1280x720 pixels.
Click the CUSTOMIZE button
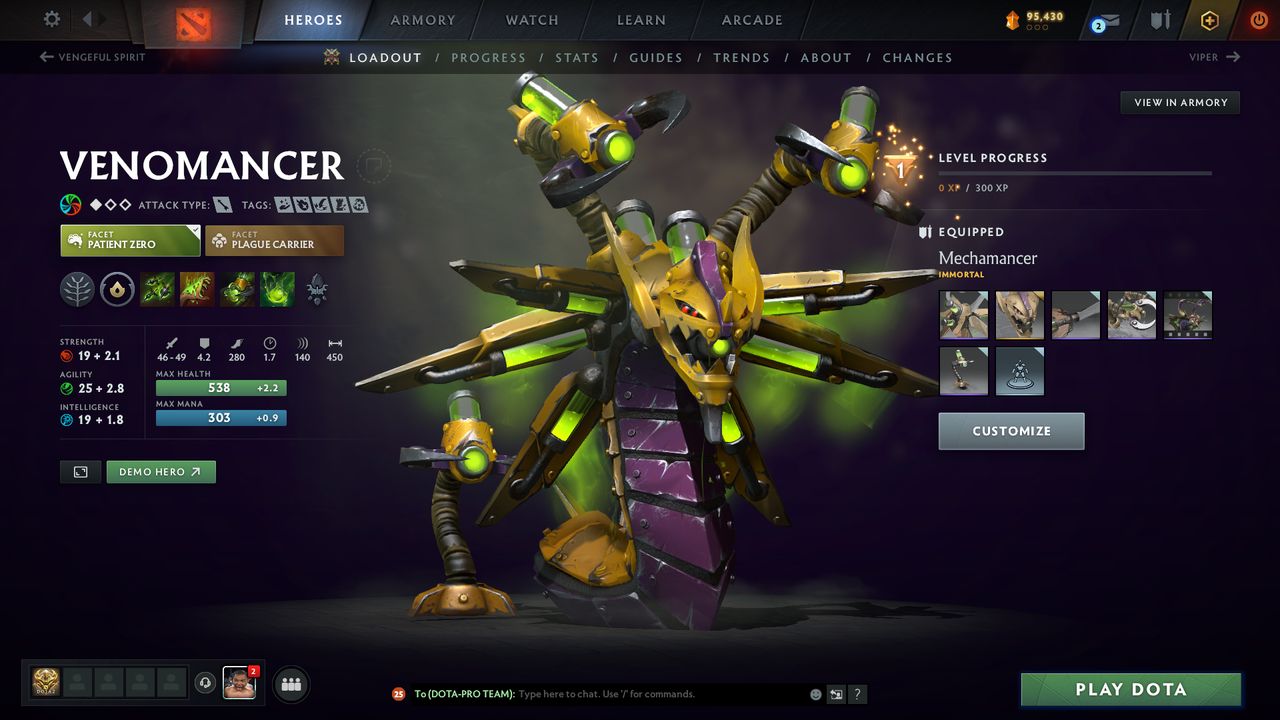tap(1011, 431)
